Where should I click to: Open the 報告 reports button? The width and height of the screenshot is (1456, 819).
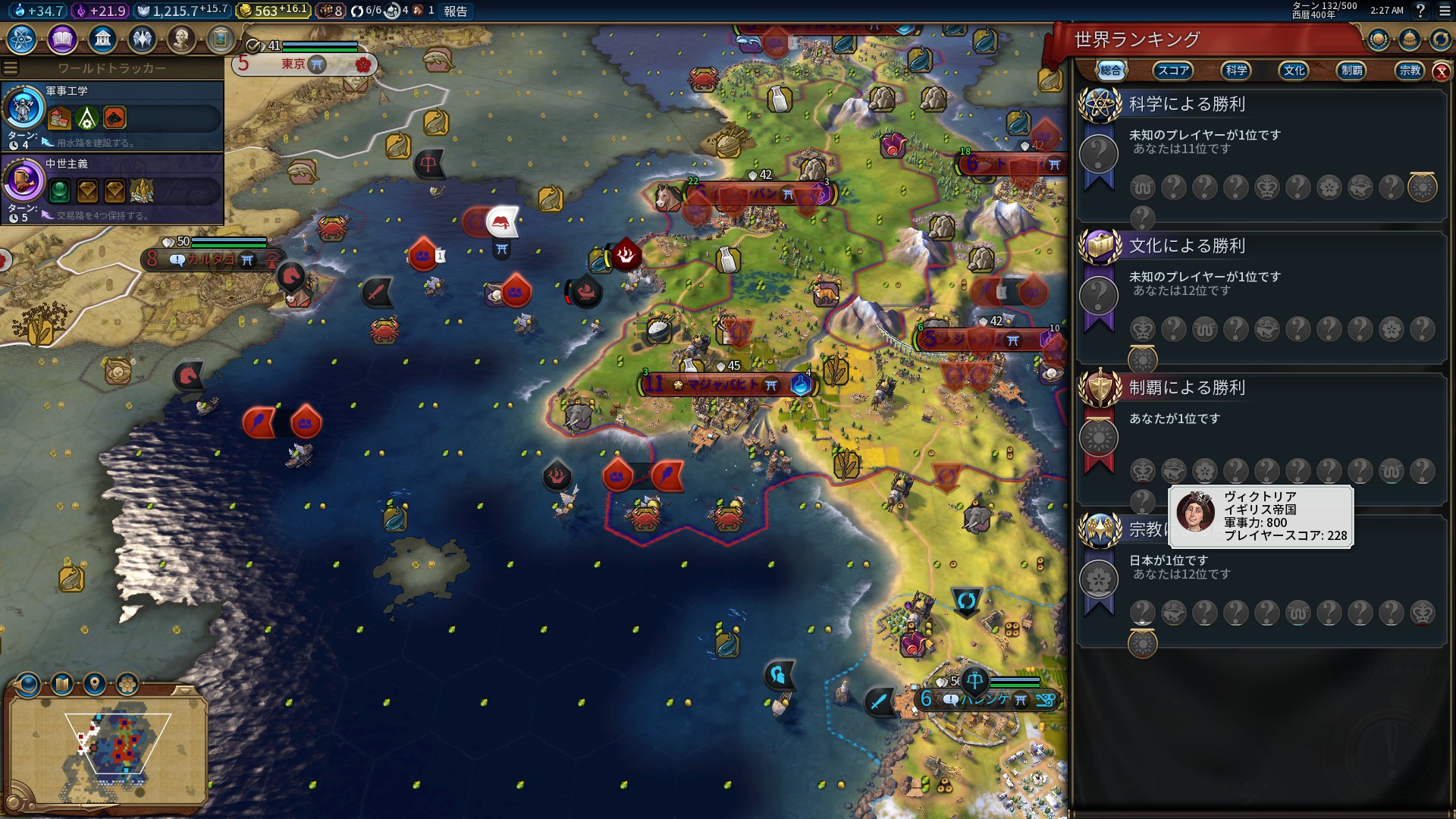click(x=455, y=11)
